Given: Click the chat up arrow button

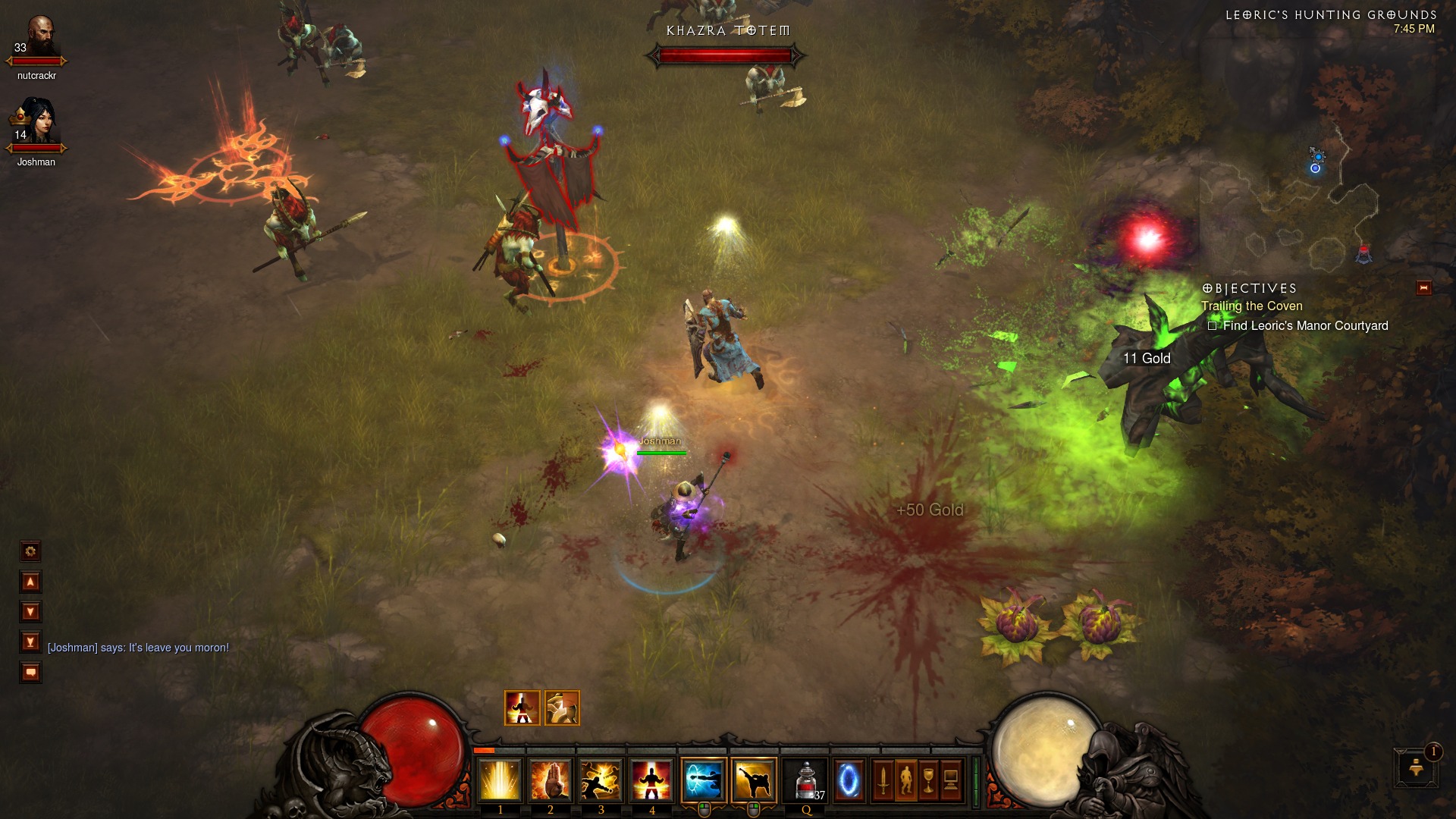Looking at the screenshot, I should pyautogui.click(x=30, y=582).
